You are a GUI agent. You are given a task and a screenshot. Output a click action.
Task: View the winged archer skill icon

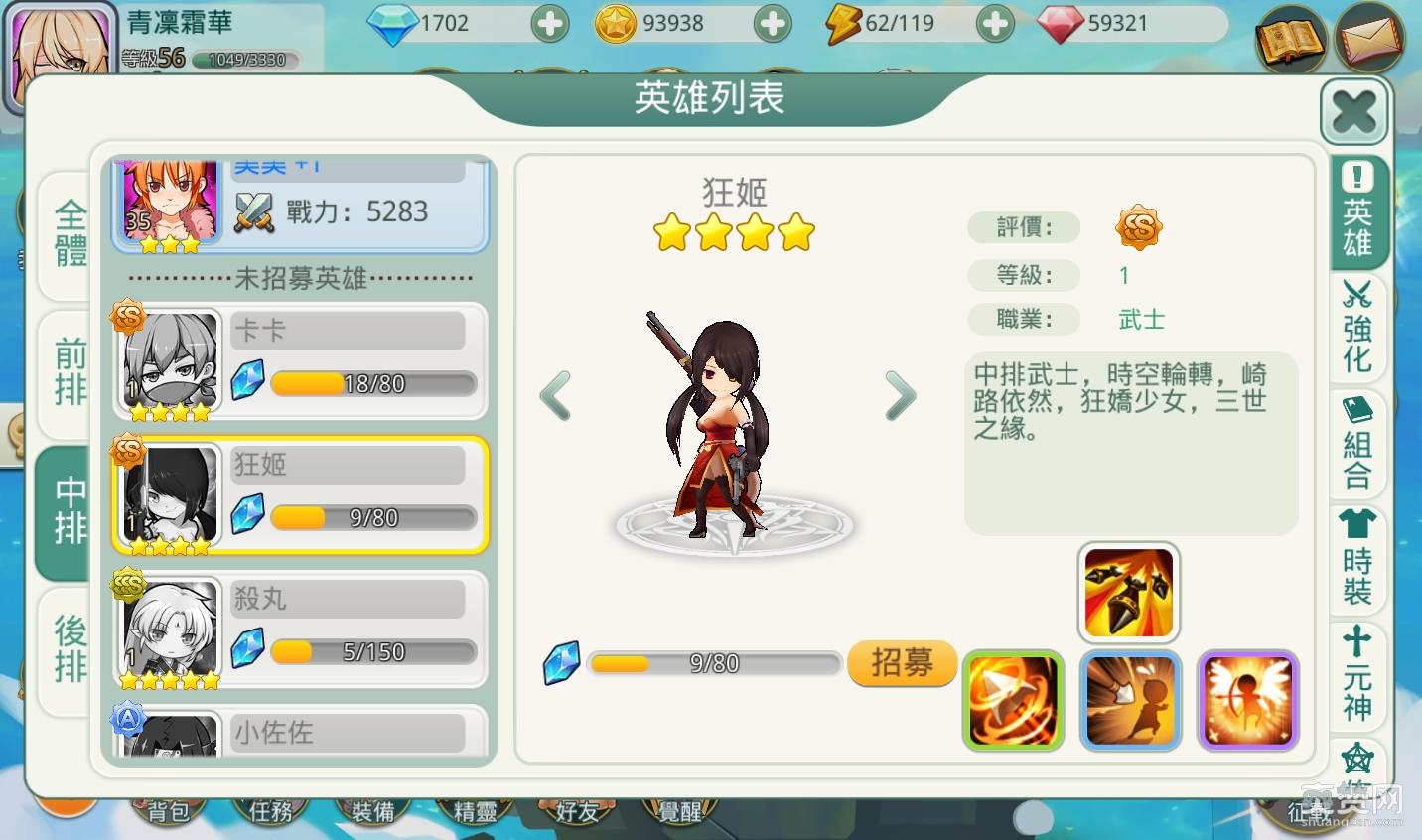point(1247,700)
